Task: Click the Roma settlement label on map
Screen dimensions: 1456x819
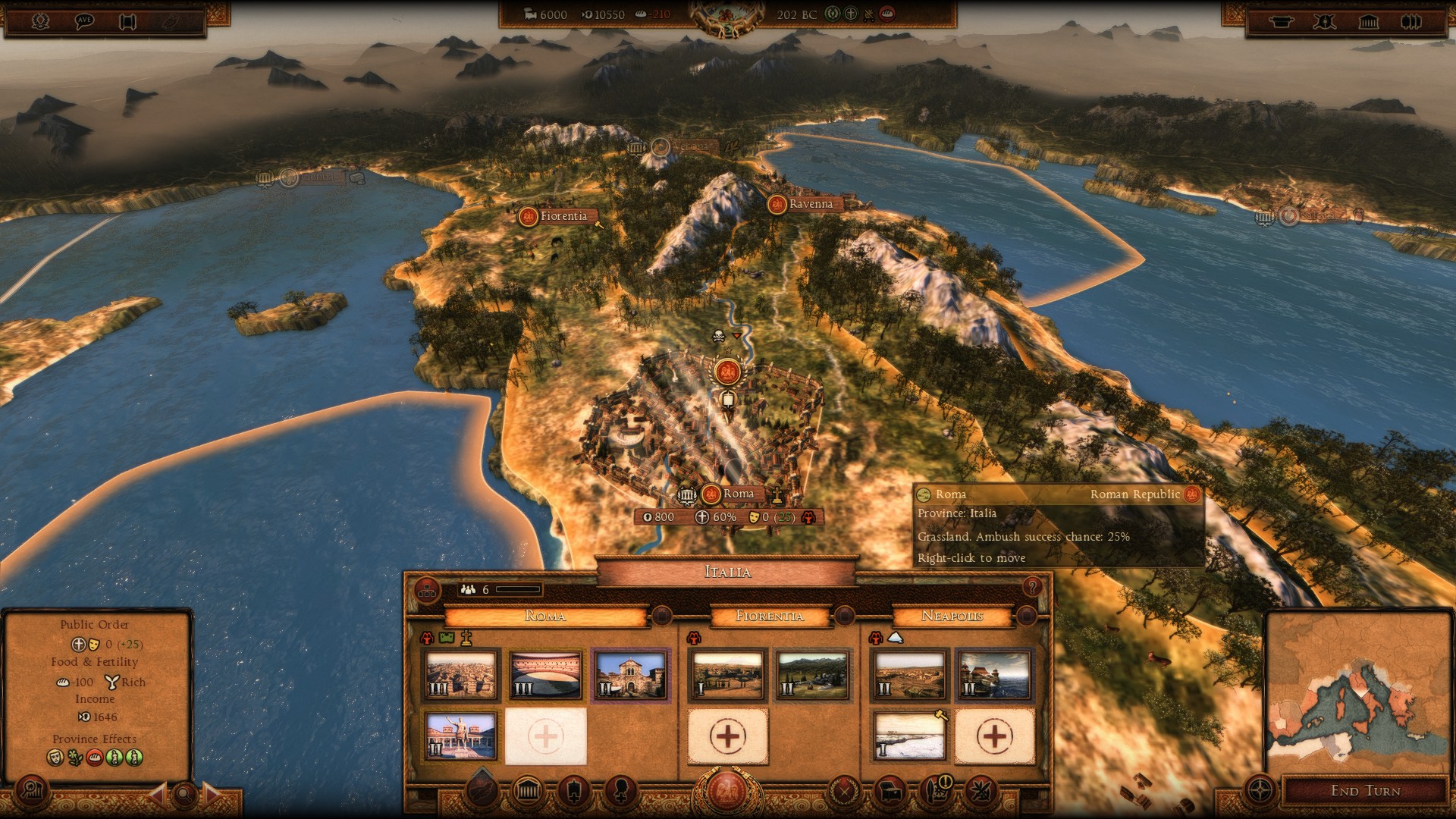Action: pos(738,494)
